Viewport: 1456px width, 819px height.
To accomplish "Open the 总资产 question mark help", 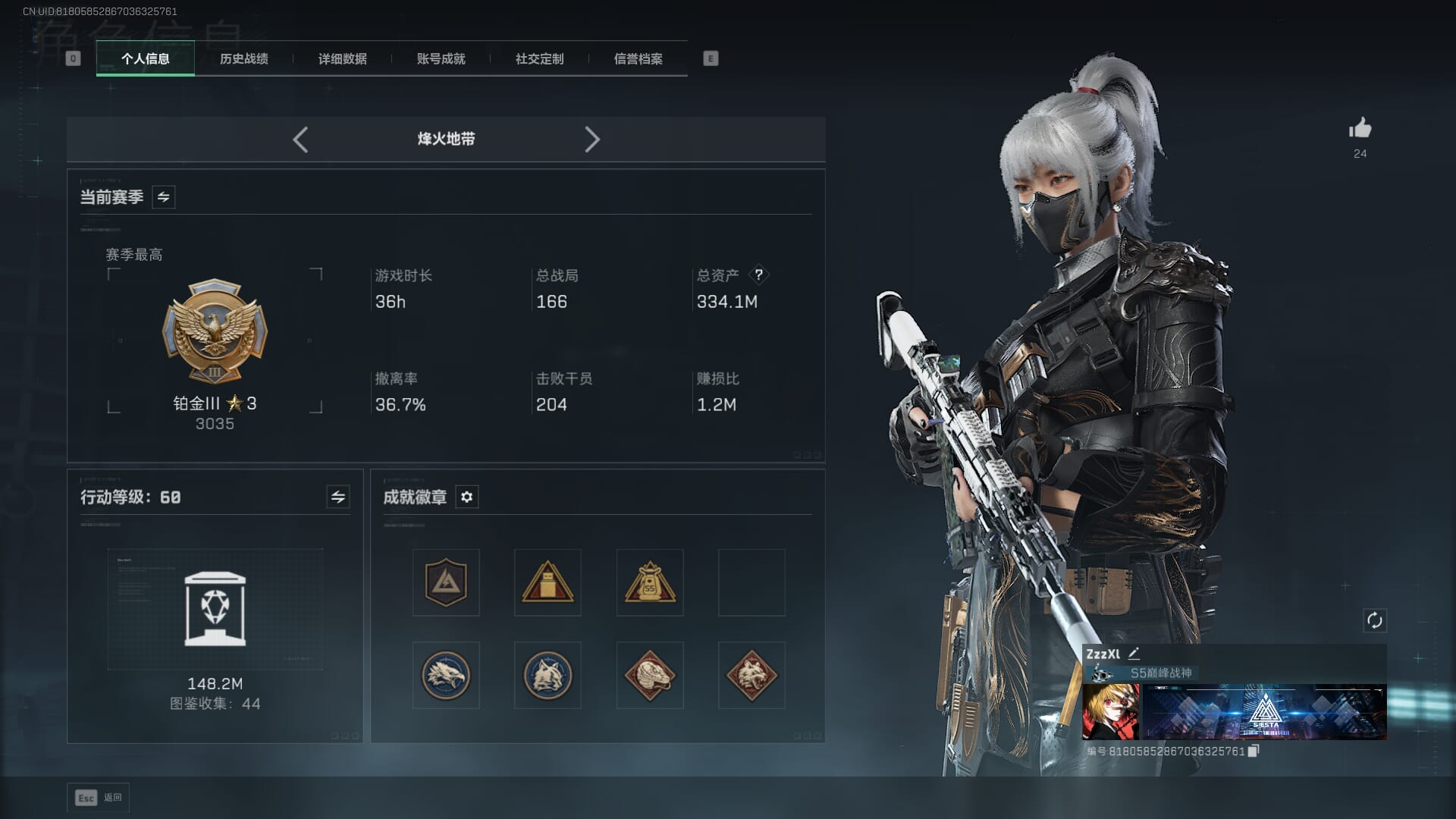I will 758,275.
